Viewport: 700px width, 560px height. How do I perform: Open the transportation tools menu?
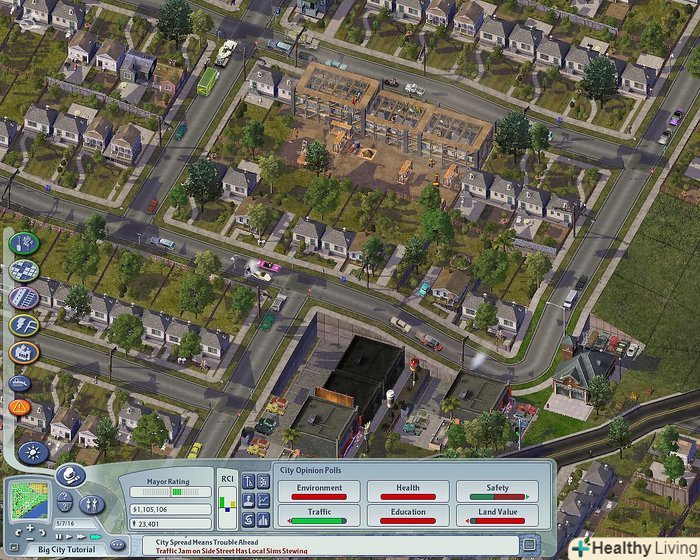(24, 297)
